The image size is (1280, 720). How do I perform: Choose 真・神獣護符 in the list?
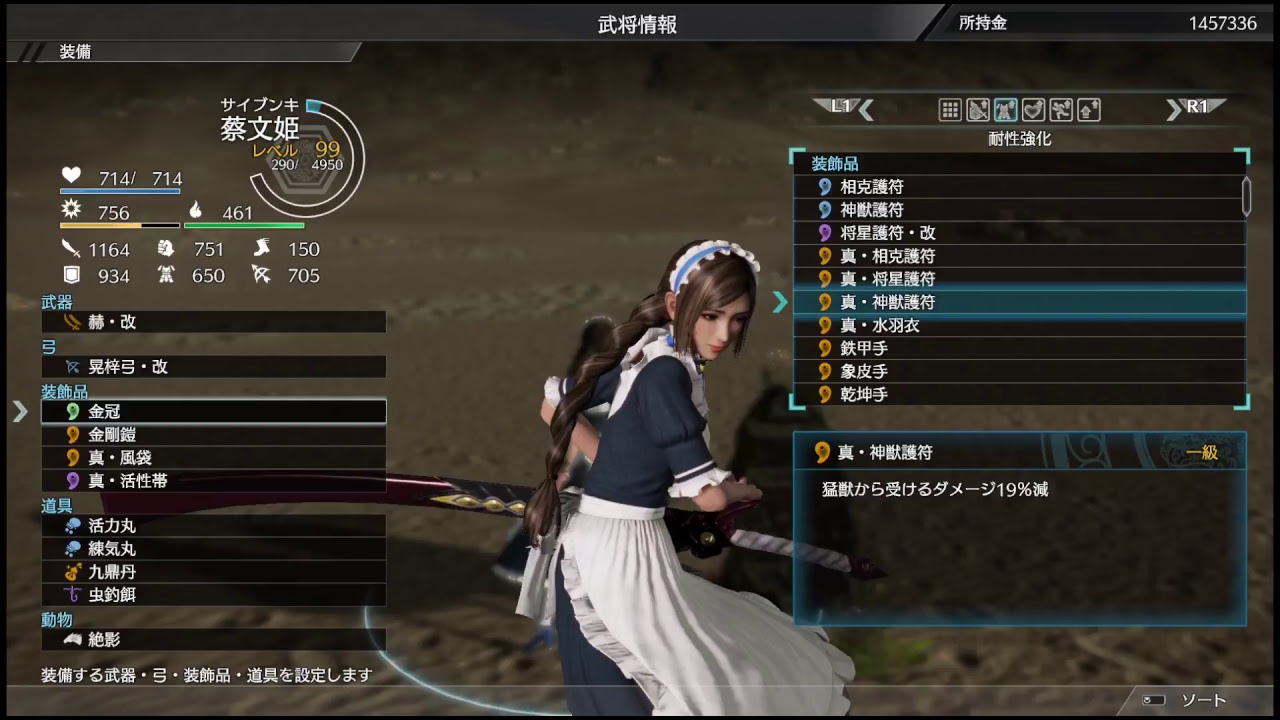(x=1018, y=302)
